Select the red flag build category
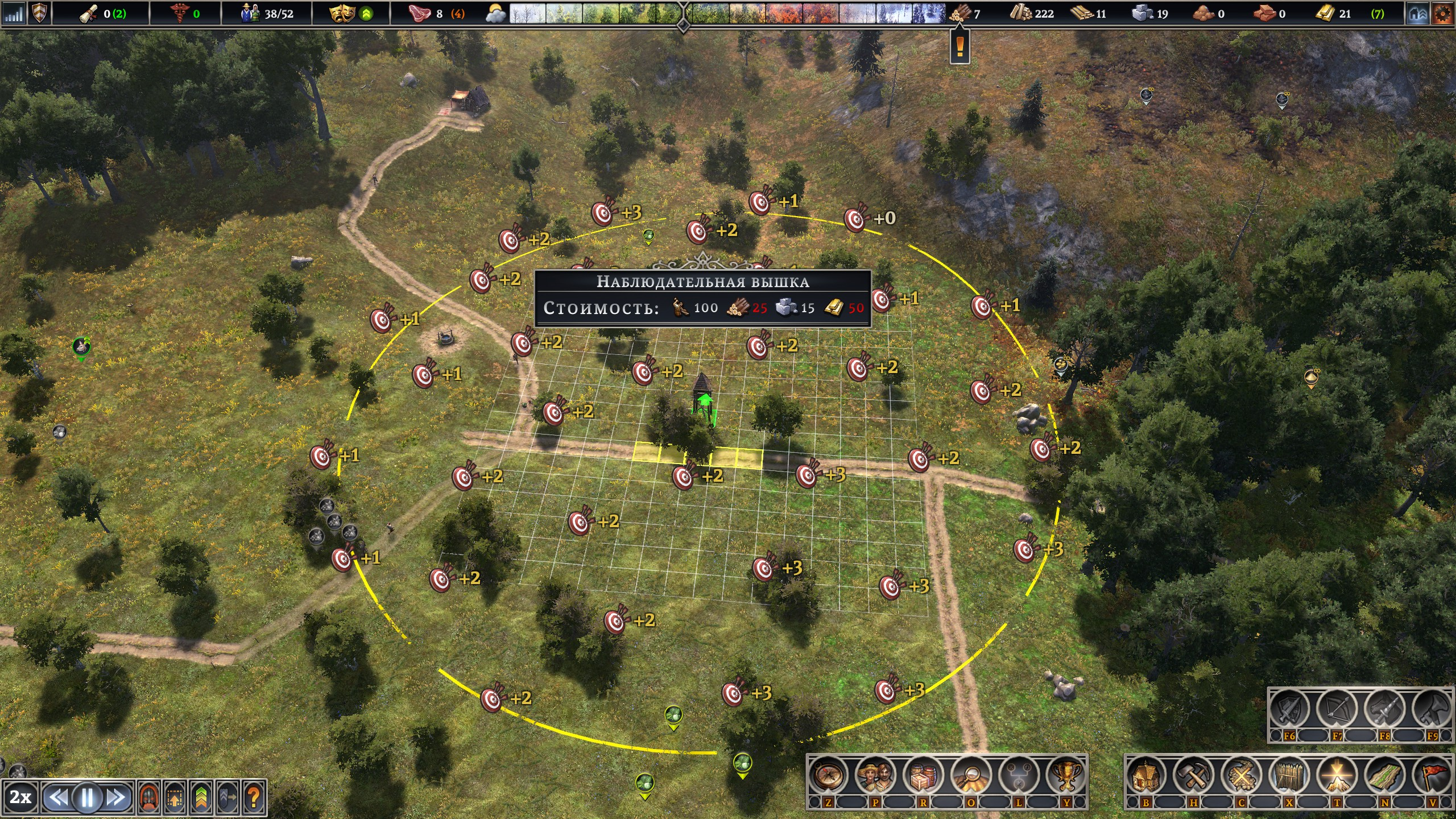 (1433, 775)
